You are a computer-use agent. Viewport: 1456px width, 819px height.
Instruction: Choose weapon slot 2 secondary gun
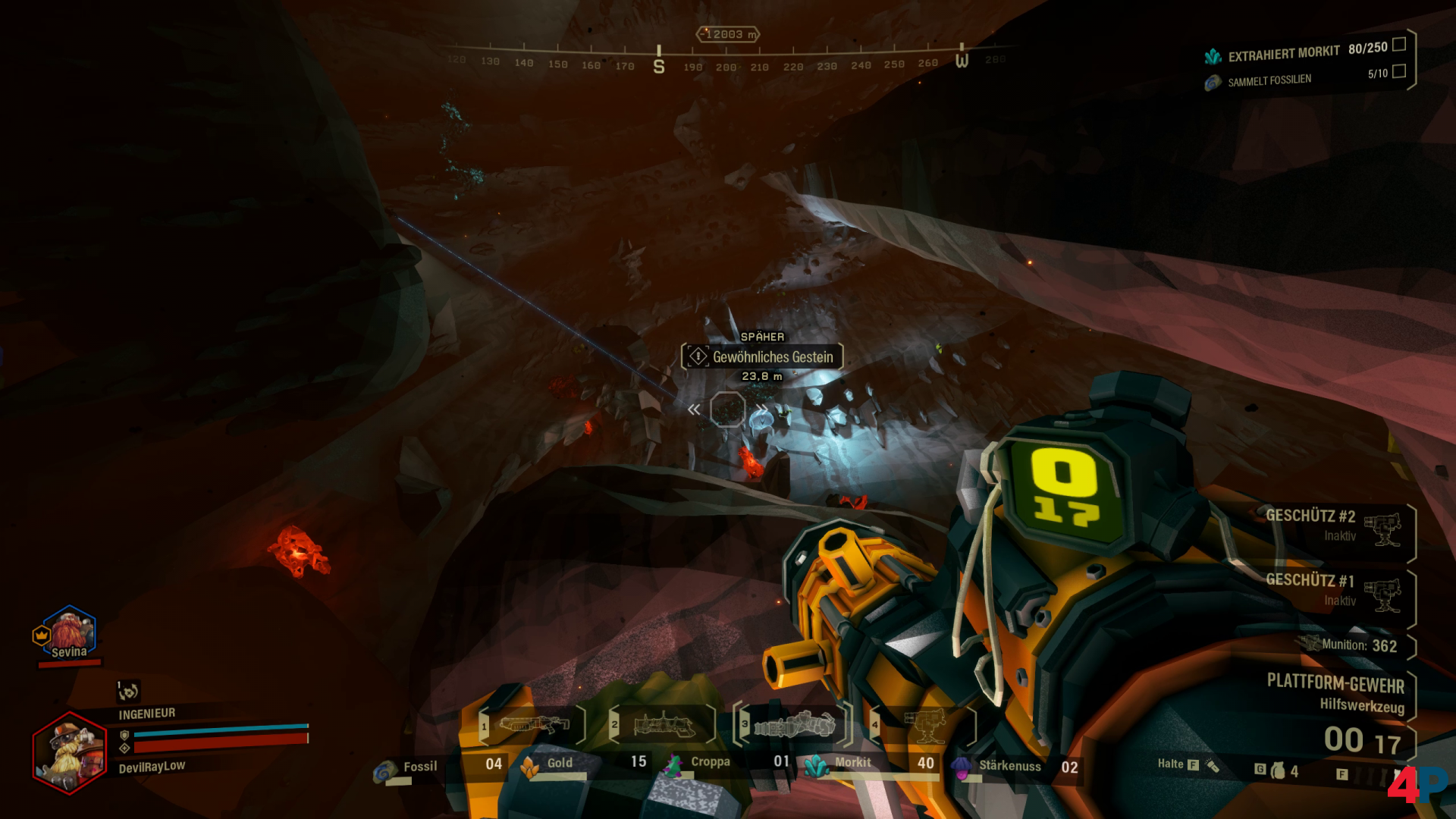tap(663, 724)
